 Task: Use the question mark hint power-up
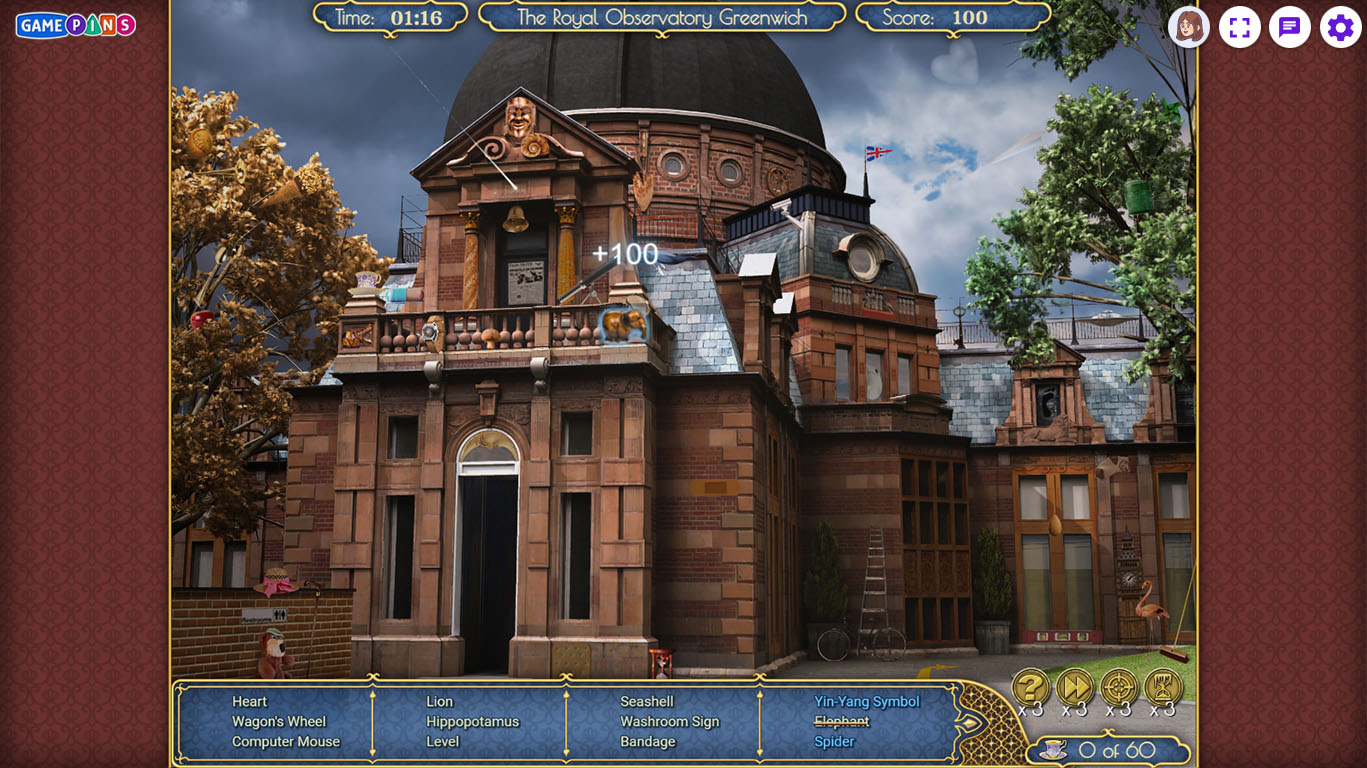1030,687
